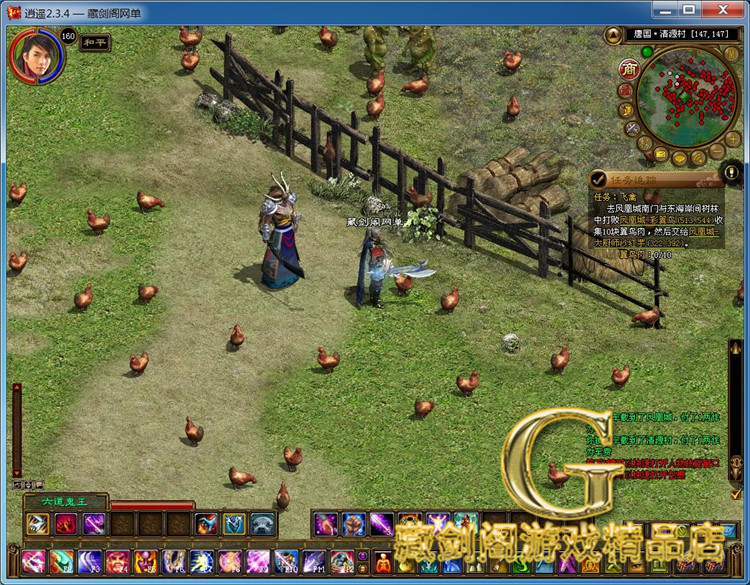Use the F1 hotbar skill
This screenshot has width=750, height=585.
(x=34, y=562)
